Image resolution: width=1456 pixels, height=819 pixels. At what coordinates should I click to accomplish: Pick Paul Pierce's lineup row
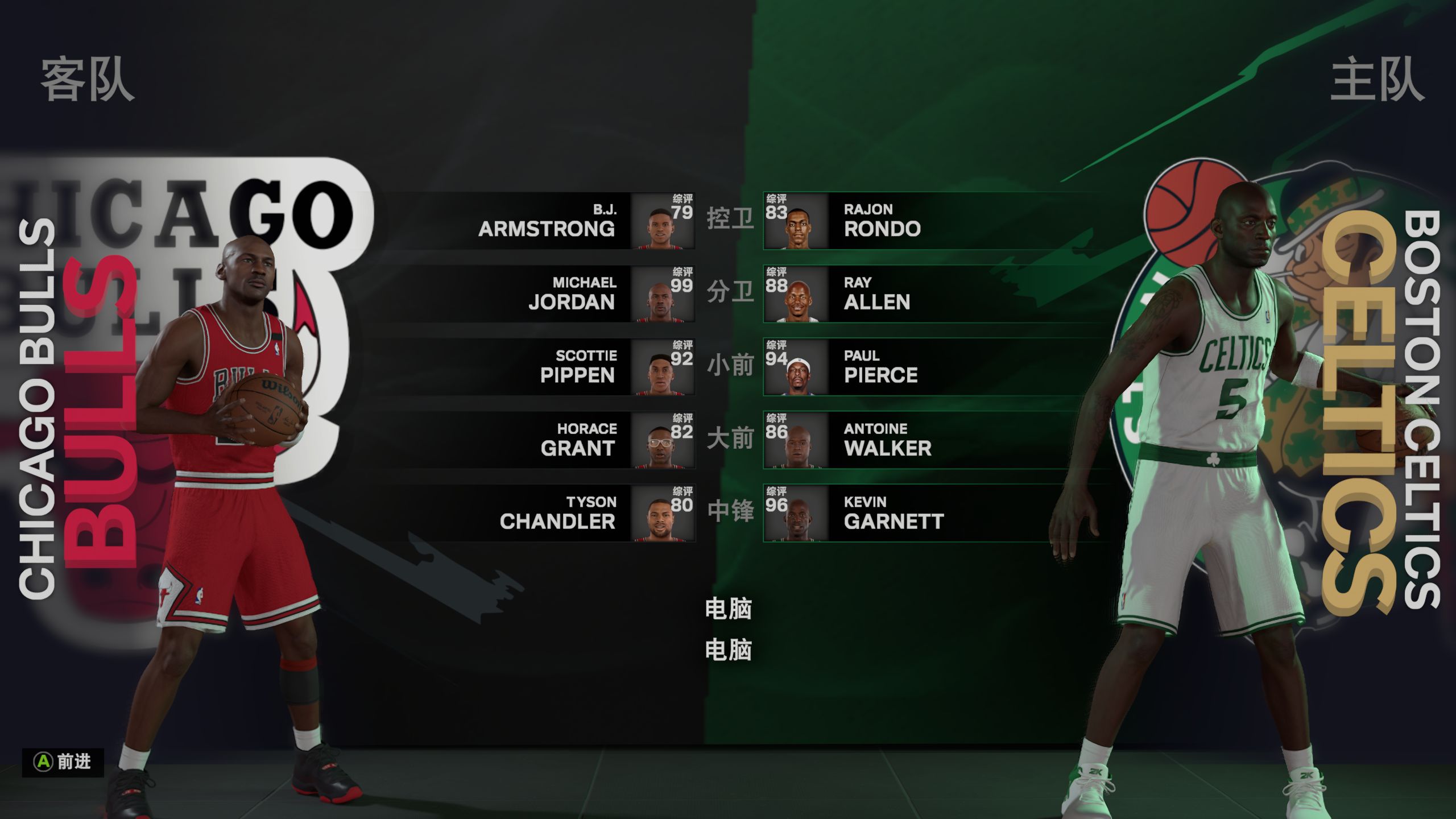(x=880, y=367)
